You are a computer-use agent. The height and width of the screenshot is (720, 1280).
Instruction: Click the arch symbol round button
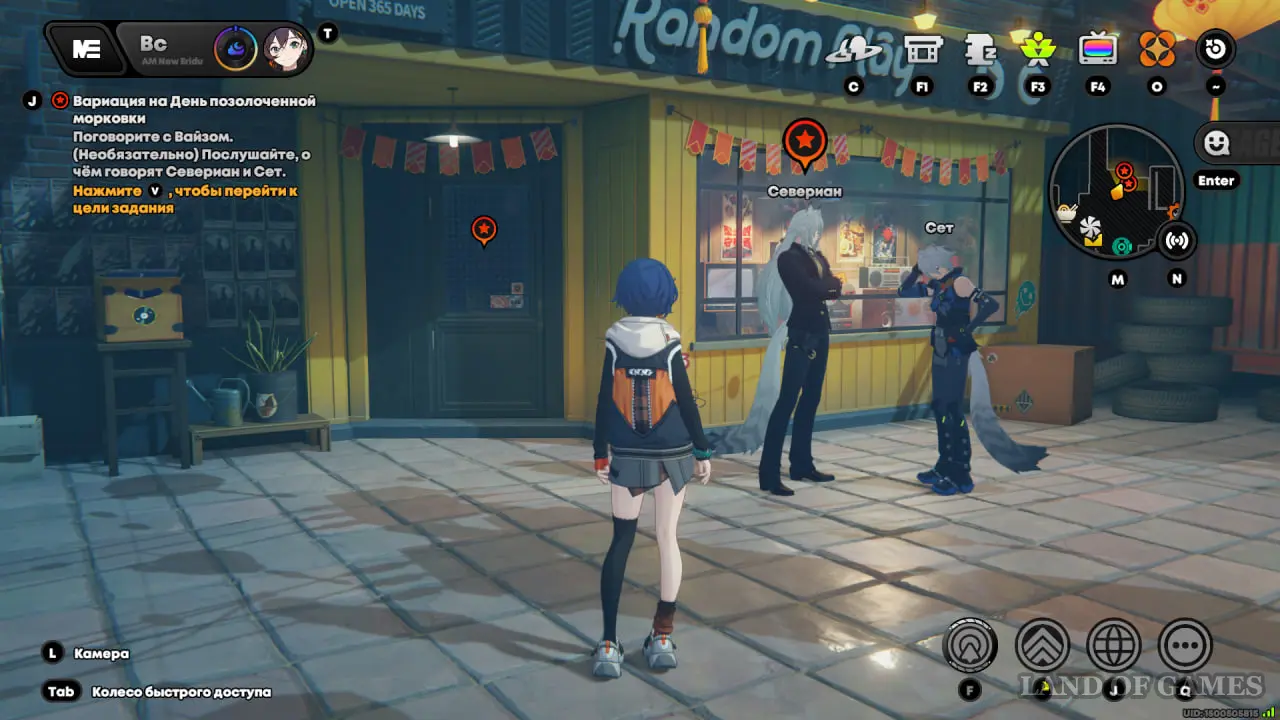pos(969,645)
